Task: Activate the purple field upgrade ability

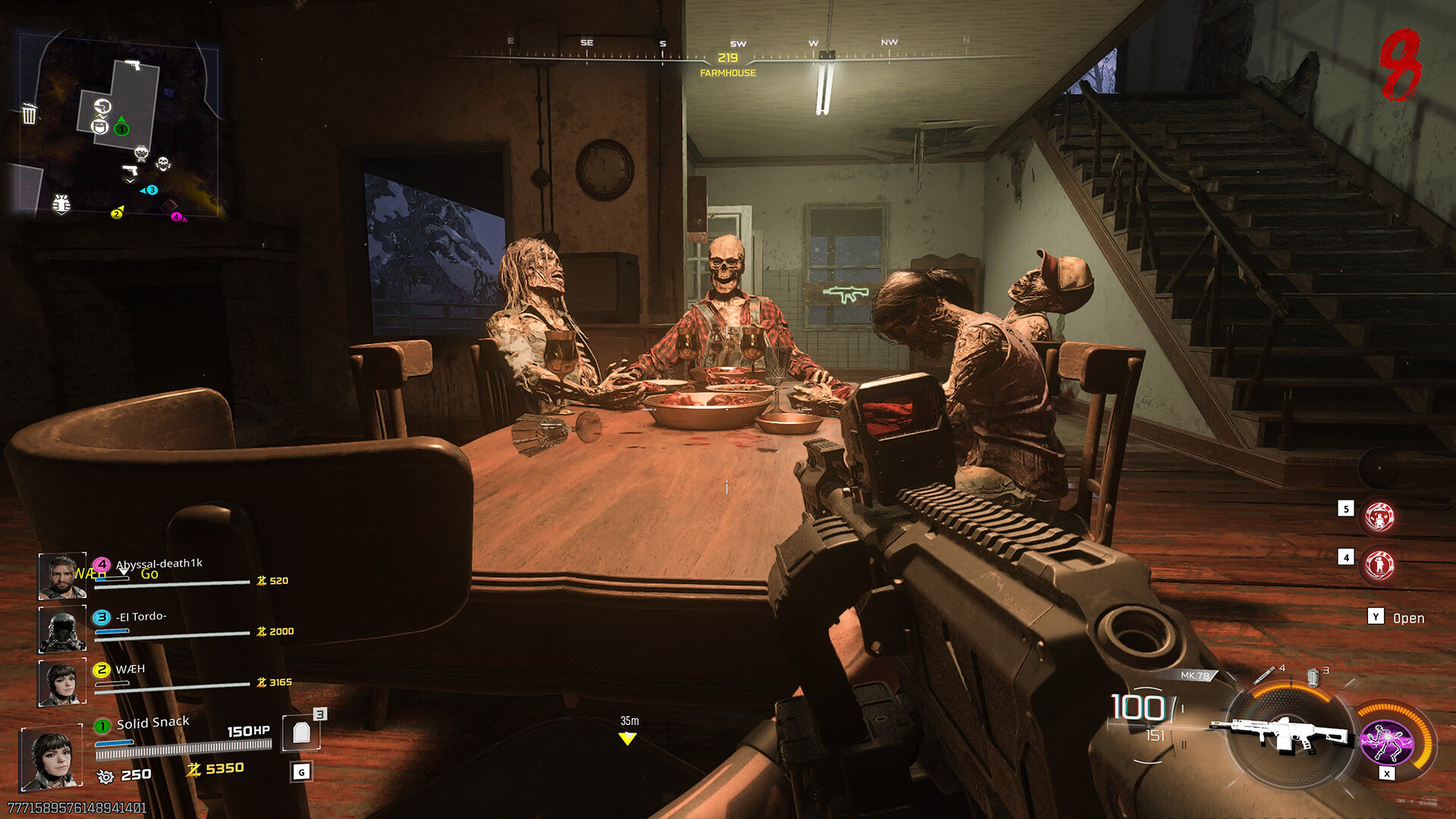Action: [x=1386, y=742]
